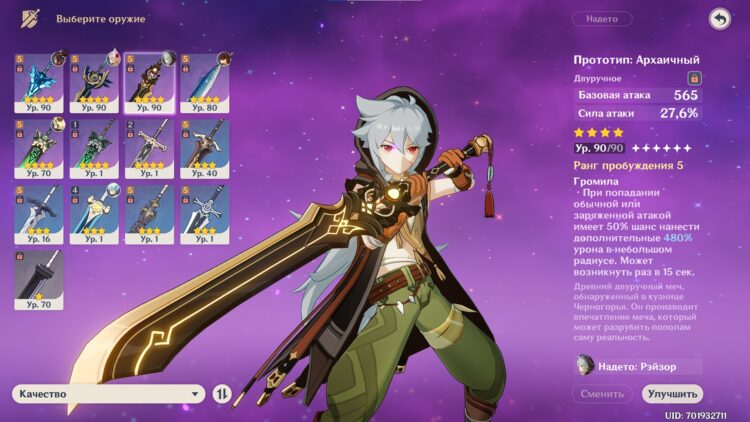
Task: Choose the level 80 claymore slot
Action: (204, 83)
